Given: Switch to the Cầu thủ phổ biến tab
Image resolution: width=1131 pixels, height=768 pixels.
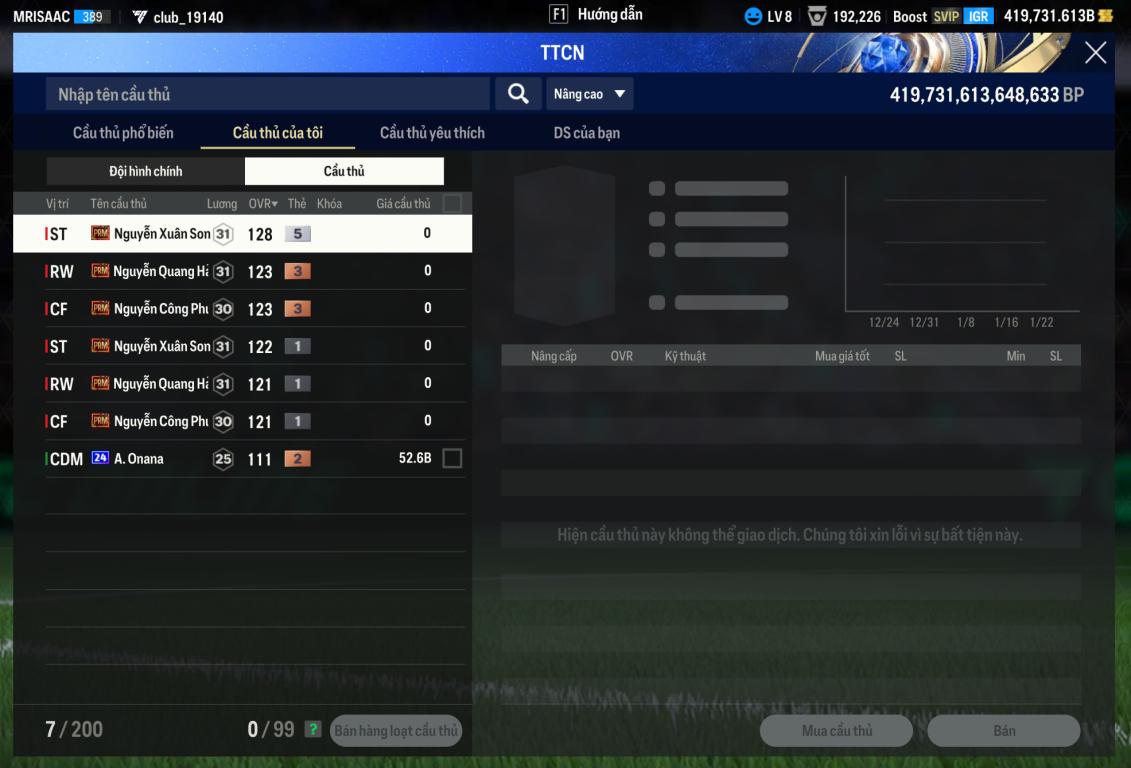Looking at the screenshot, I should pos(123,133).
